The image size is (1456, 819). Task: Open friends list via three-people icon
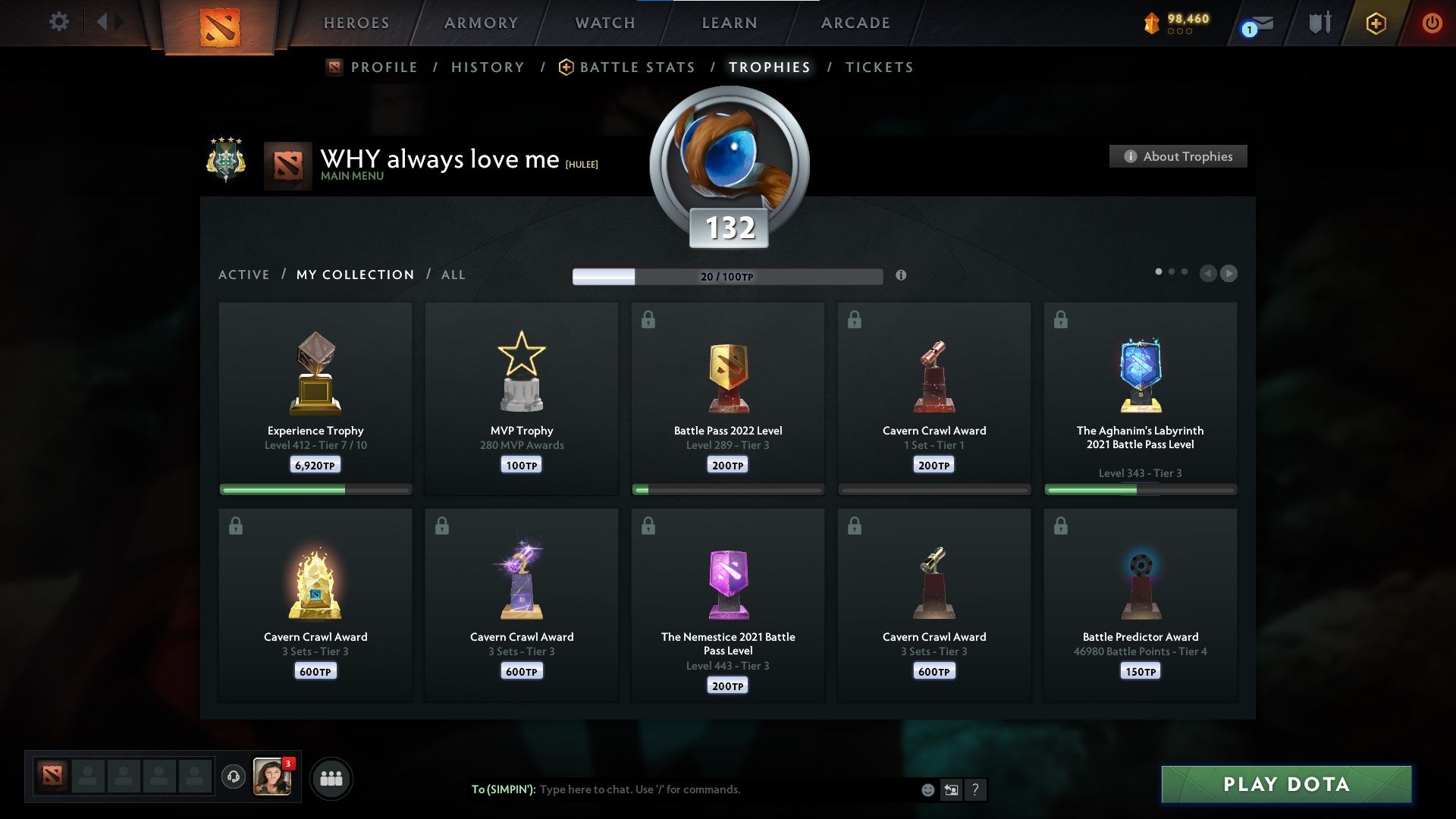(x=330, y=777)
